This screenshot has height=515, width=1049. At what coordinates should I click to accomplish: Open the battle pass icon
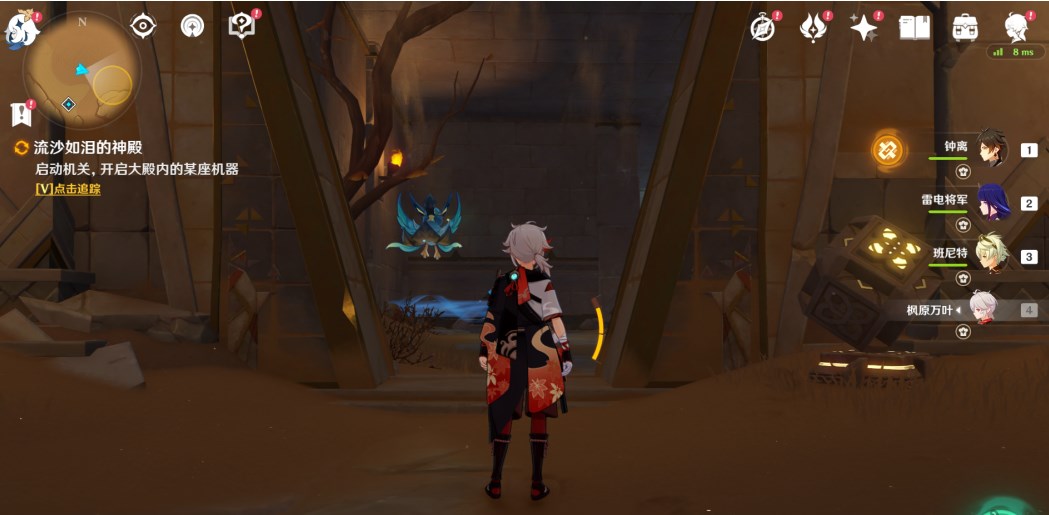point(813,28)
